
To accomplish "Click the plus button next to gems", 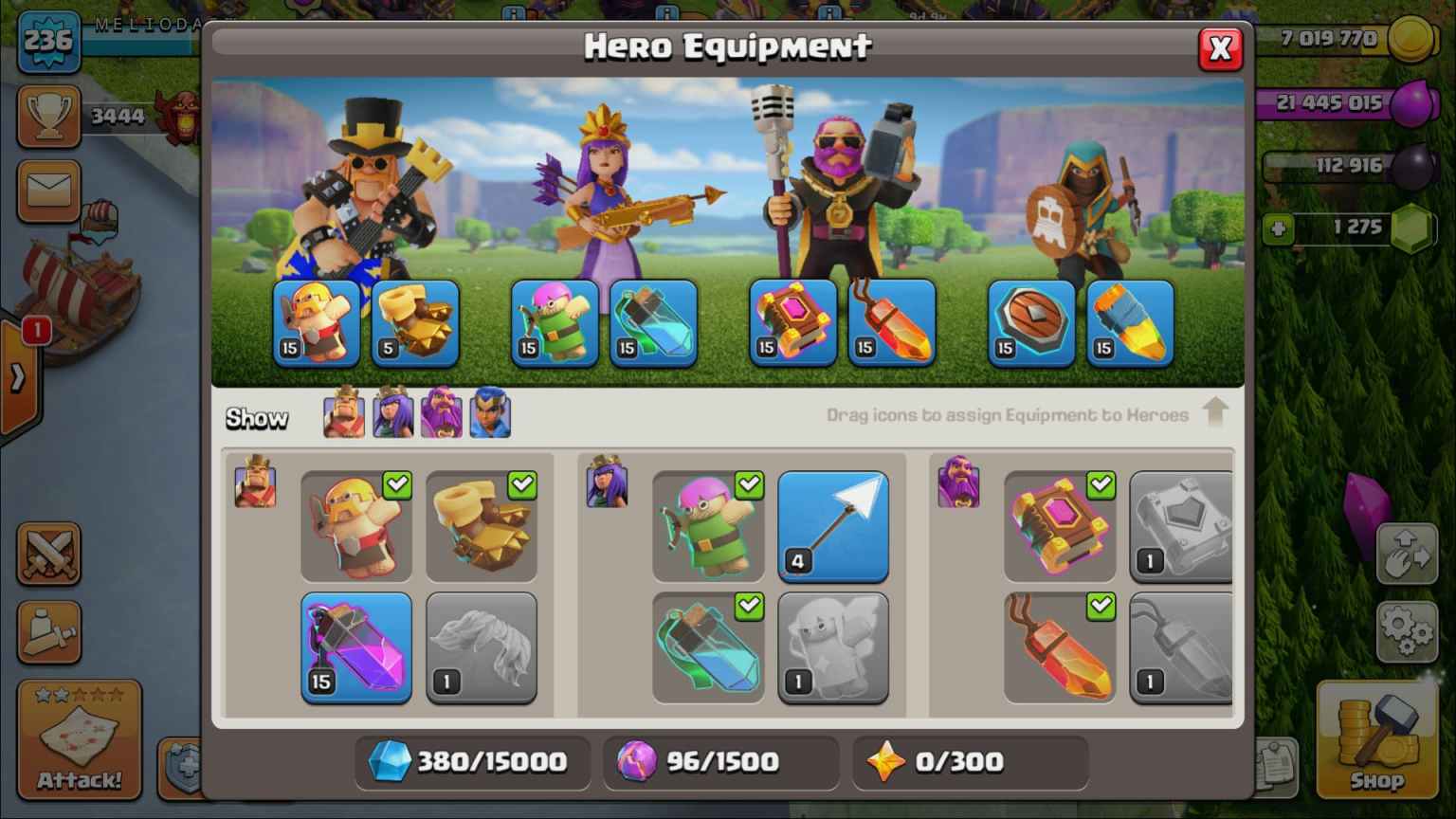I will point(1280,228).
